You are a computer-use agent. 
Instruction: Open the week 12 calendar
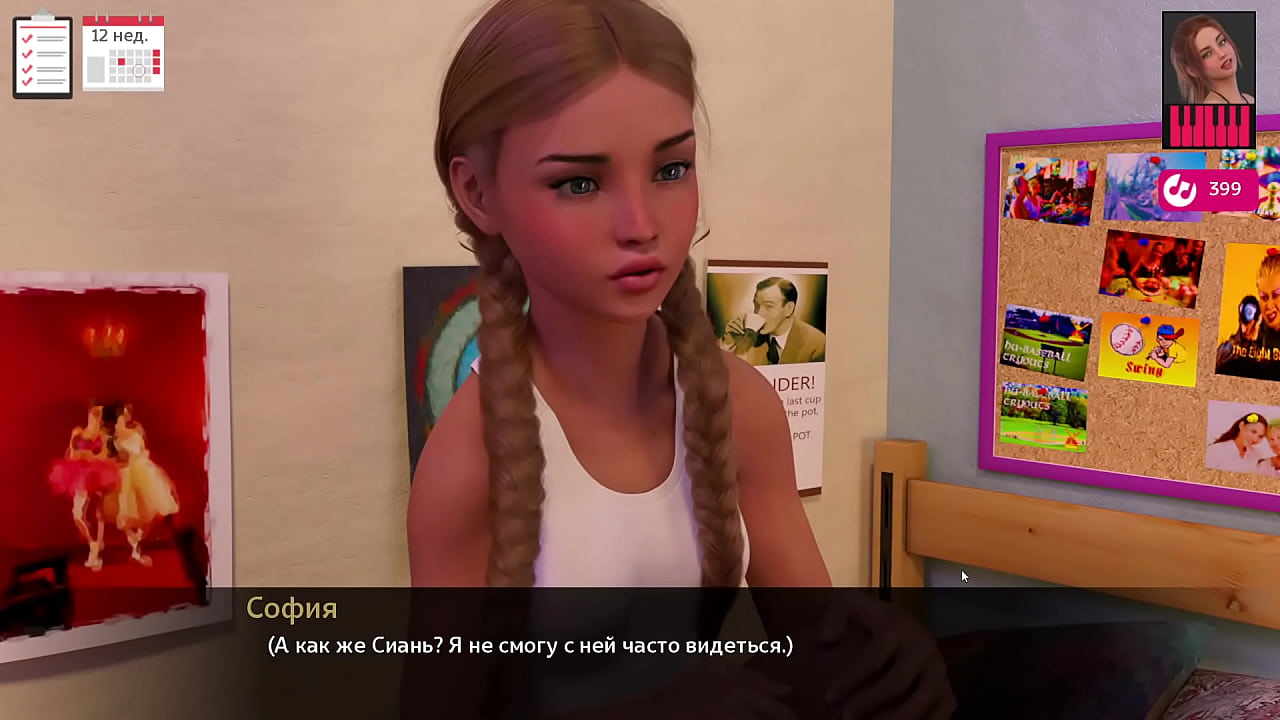click(123, 53)
